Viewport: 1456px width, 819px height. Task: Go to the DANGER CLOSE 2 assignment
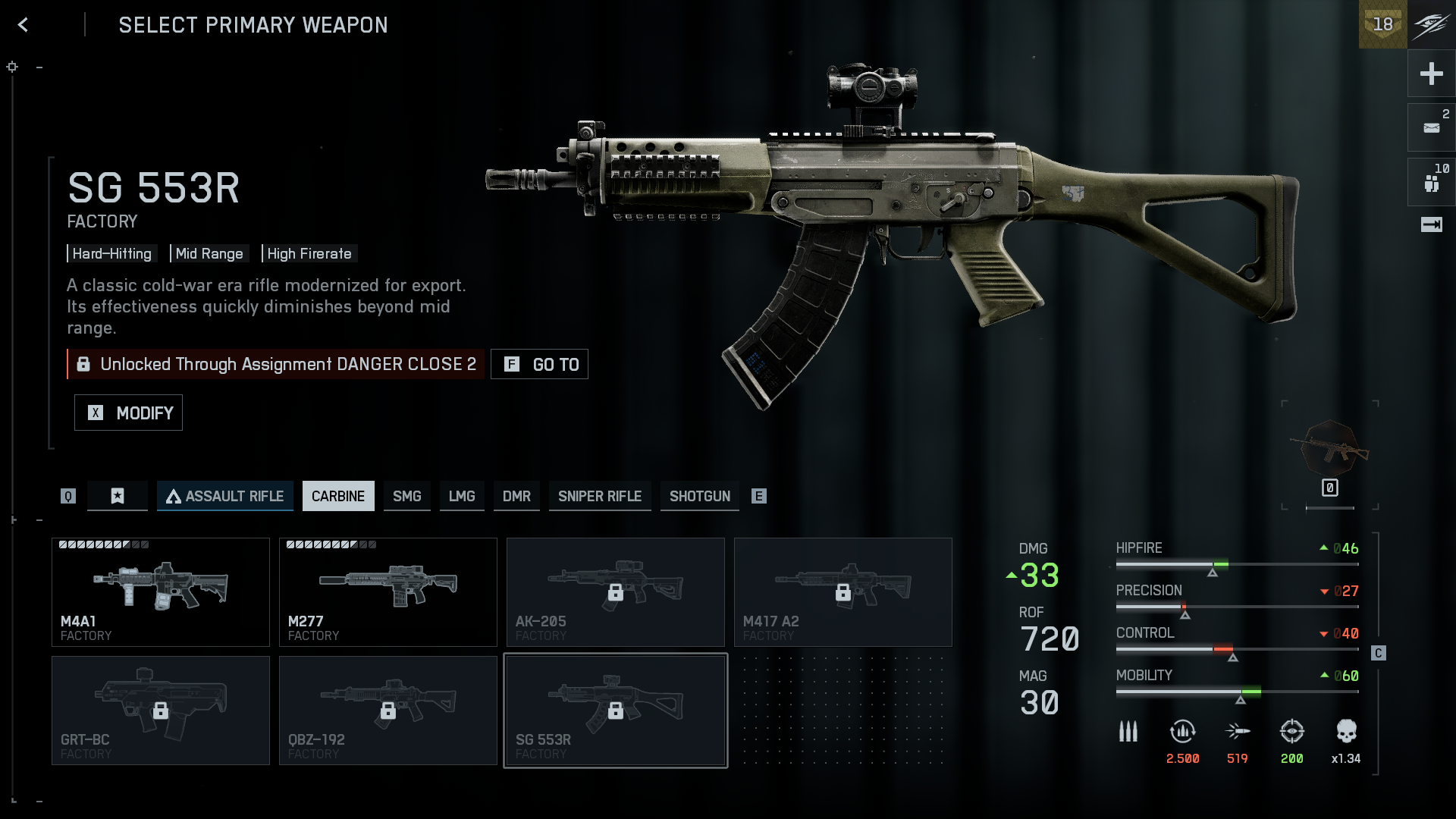click(539, 364)
